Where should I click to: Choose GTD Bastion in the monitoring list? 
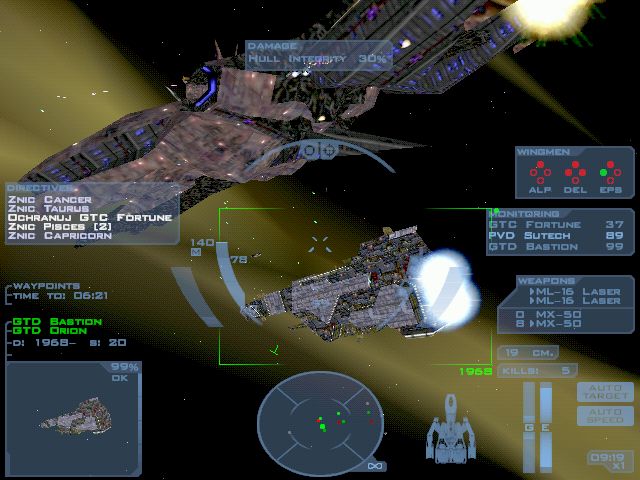(557, 247)
